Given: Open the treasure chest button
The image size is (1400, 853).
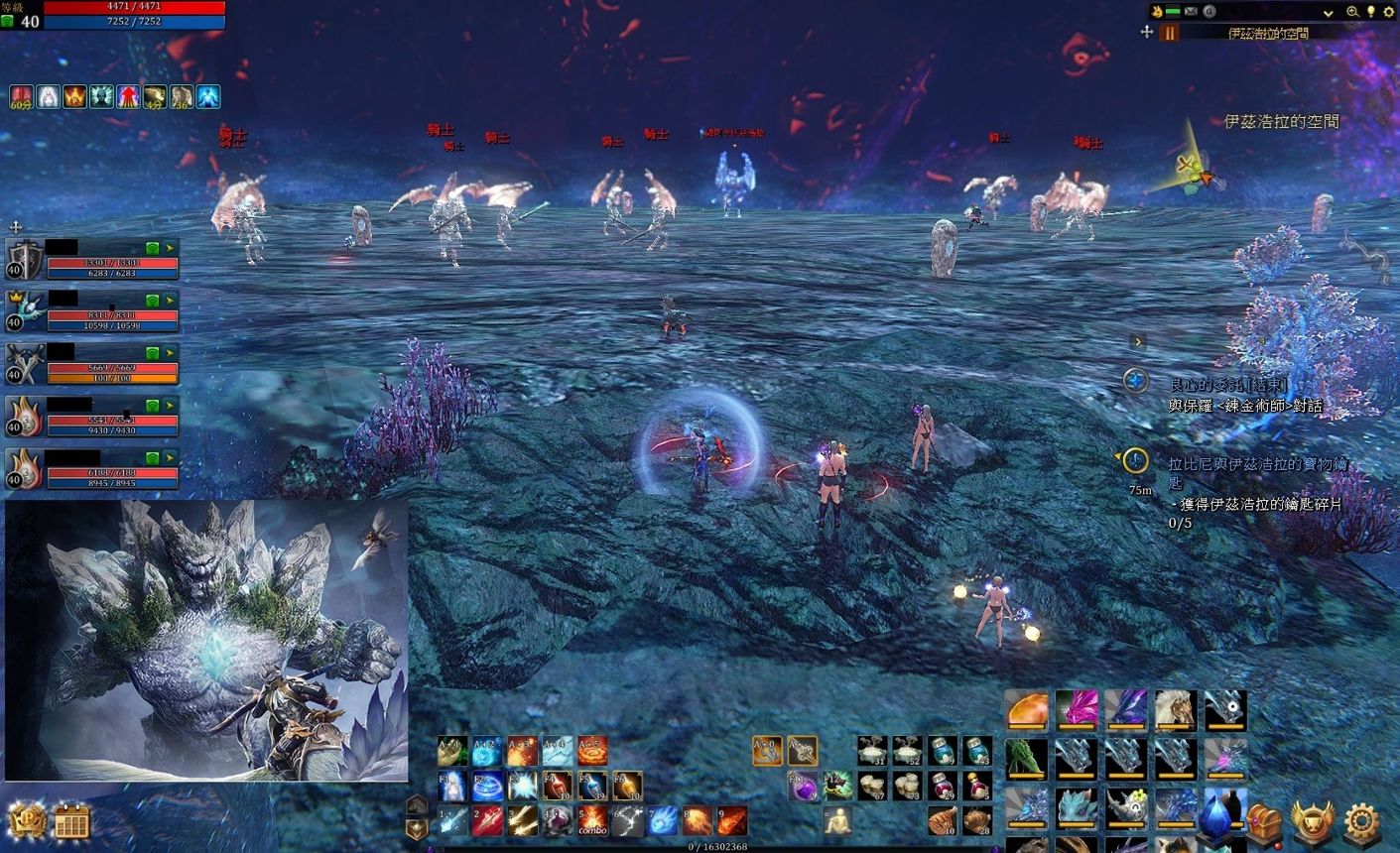Looking at the screenshot, I should coord(1263,822).
